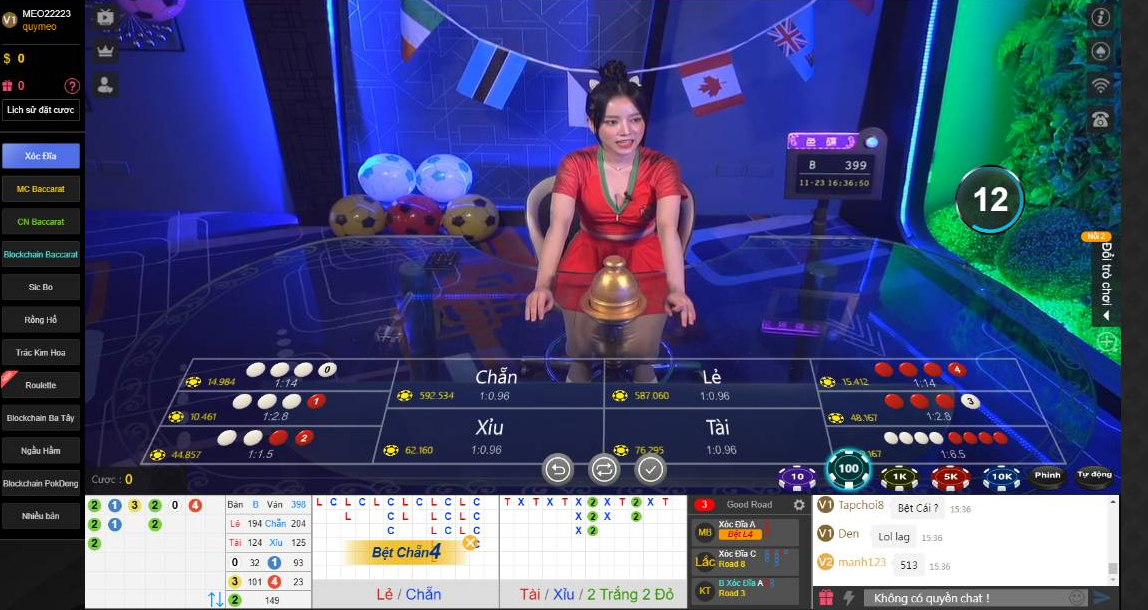Choose the 1K betting chip
1148x610 pixels.
pos(899,477)
